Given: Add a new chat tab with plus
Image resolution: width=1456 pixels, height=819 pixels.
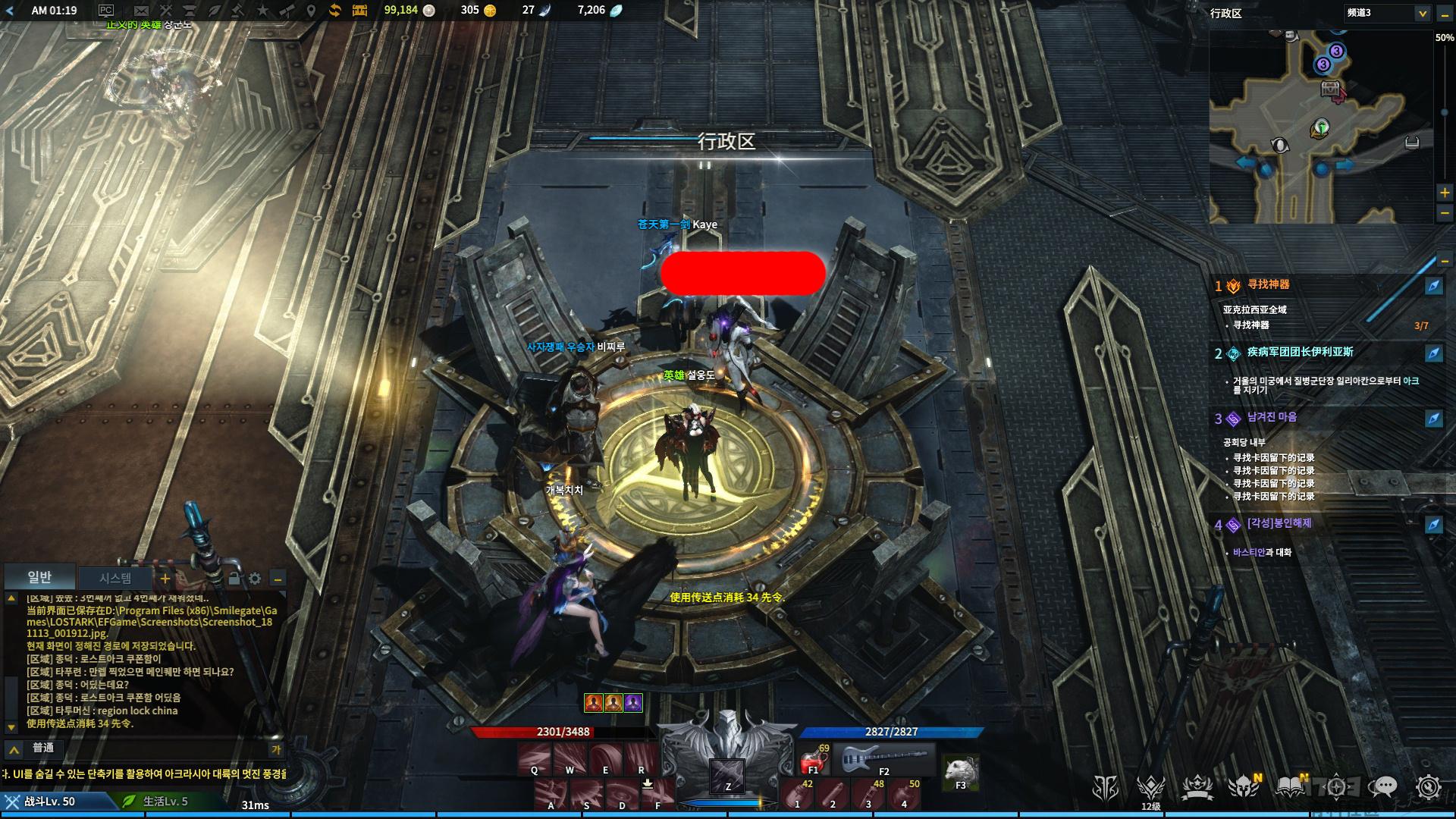Looking at the screenshot, I should pyautogui.click(x=165, y=579).
